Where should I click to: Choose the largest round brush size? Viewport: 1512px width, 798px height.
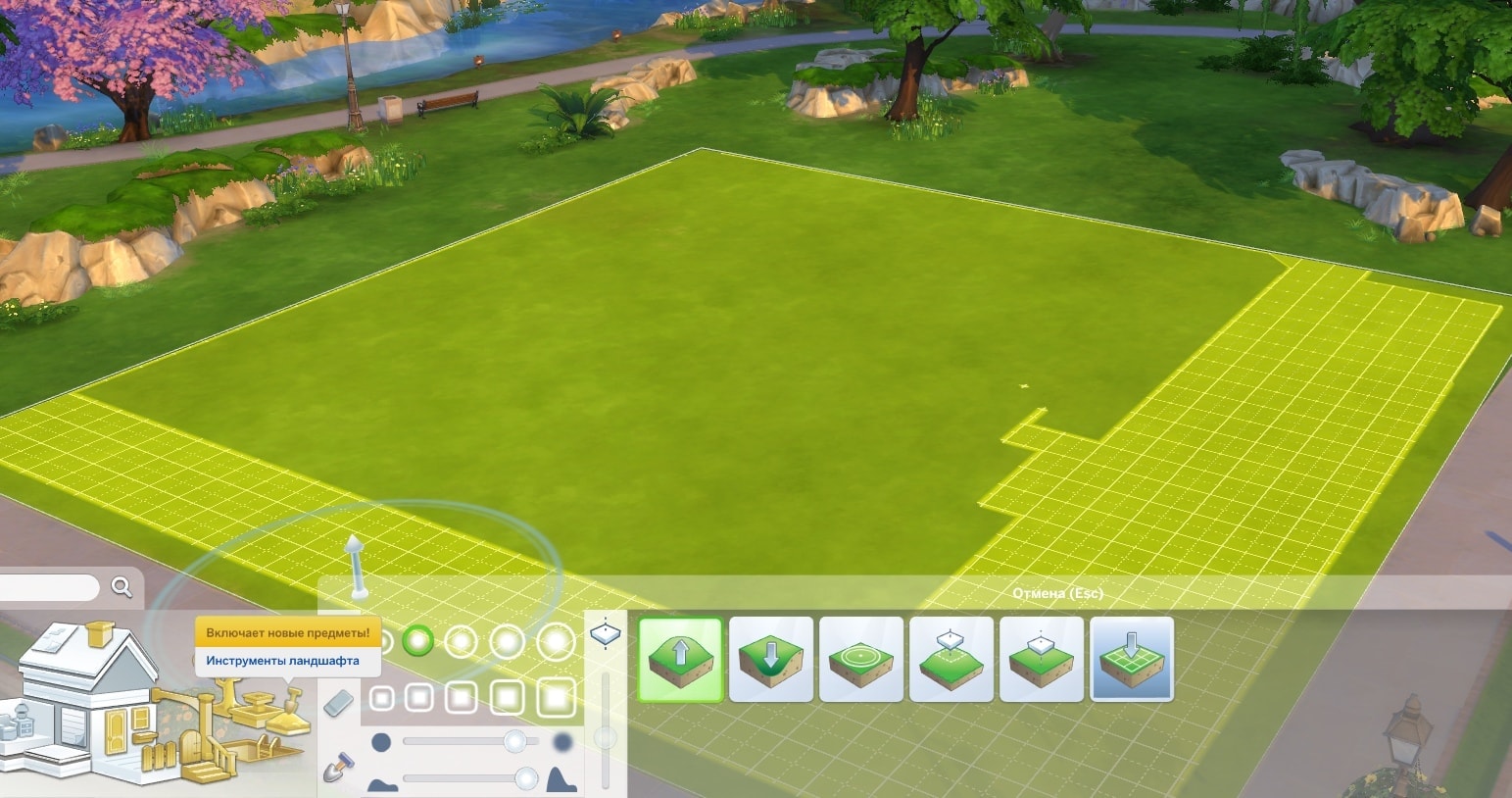pyautogui.click(x=556, y=642)
